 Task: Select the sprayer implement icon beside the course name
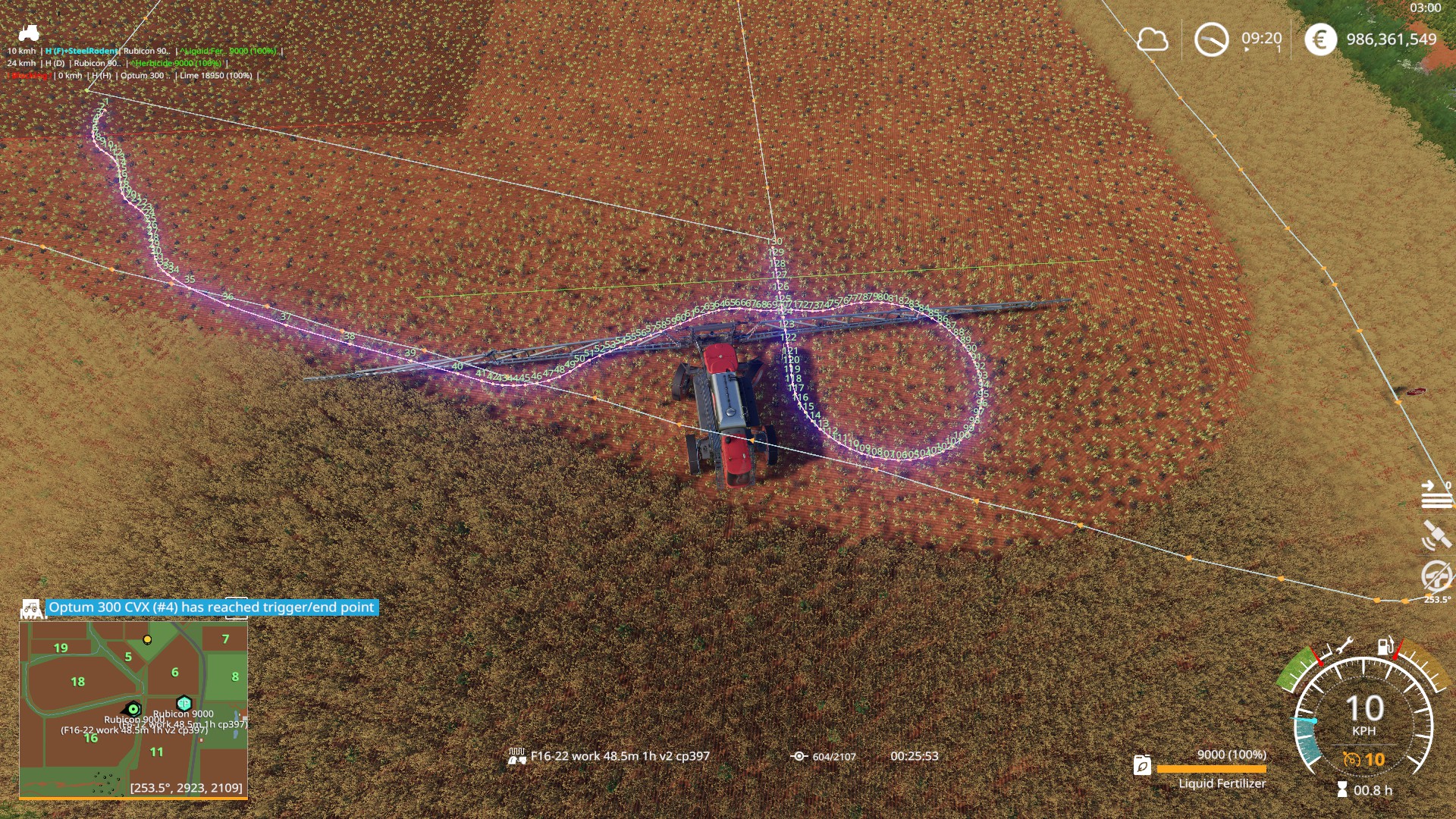(517, 756)
